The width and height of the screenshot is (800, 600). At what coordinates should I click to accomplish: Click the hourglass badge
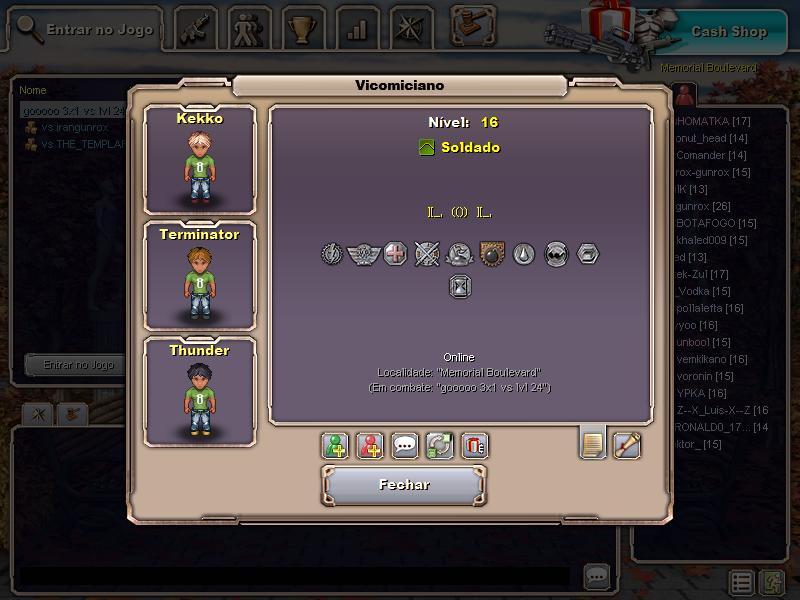pos(460,287)
